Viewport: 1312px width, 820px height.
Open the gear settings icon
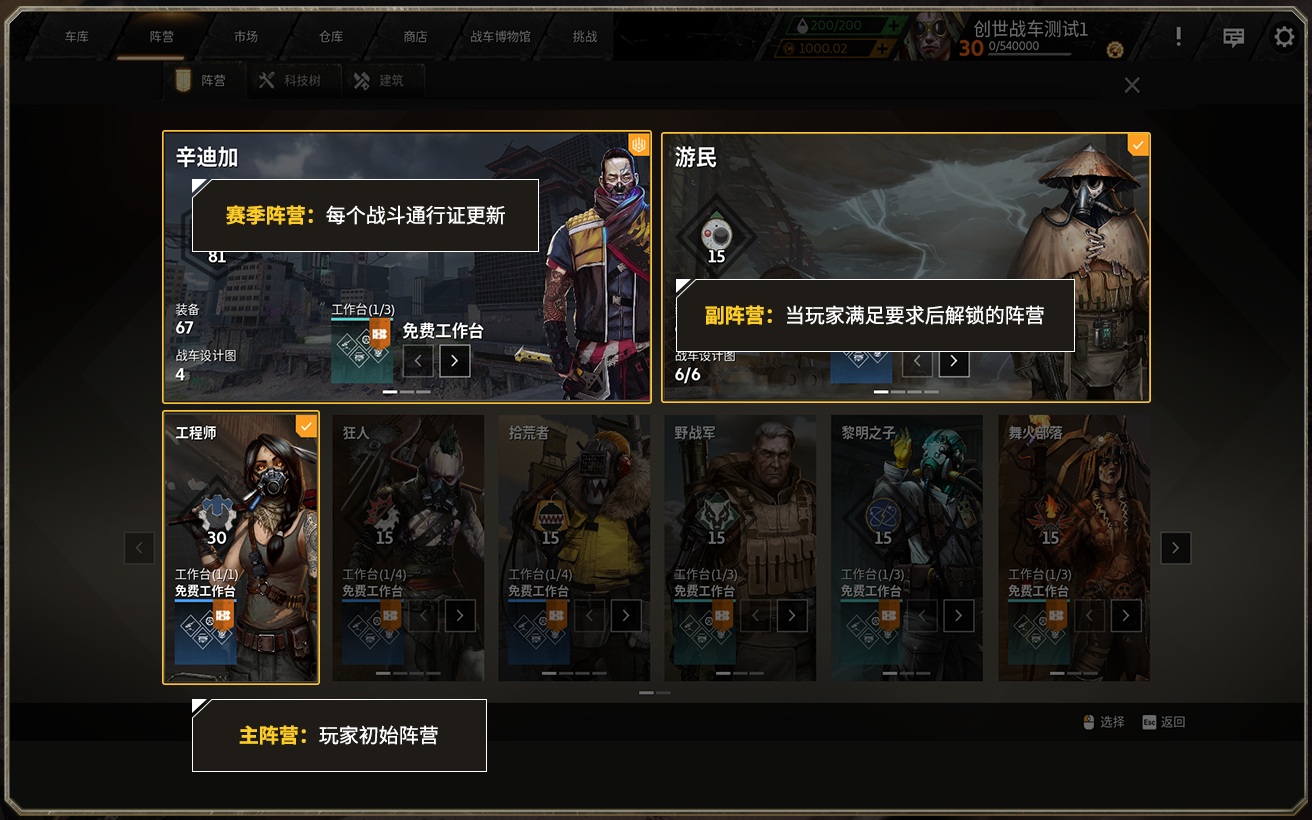(1284, 37)
